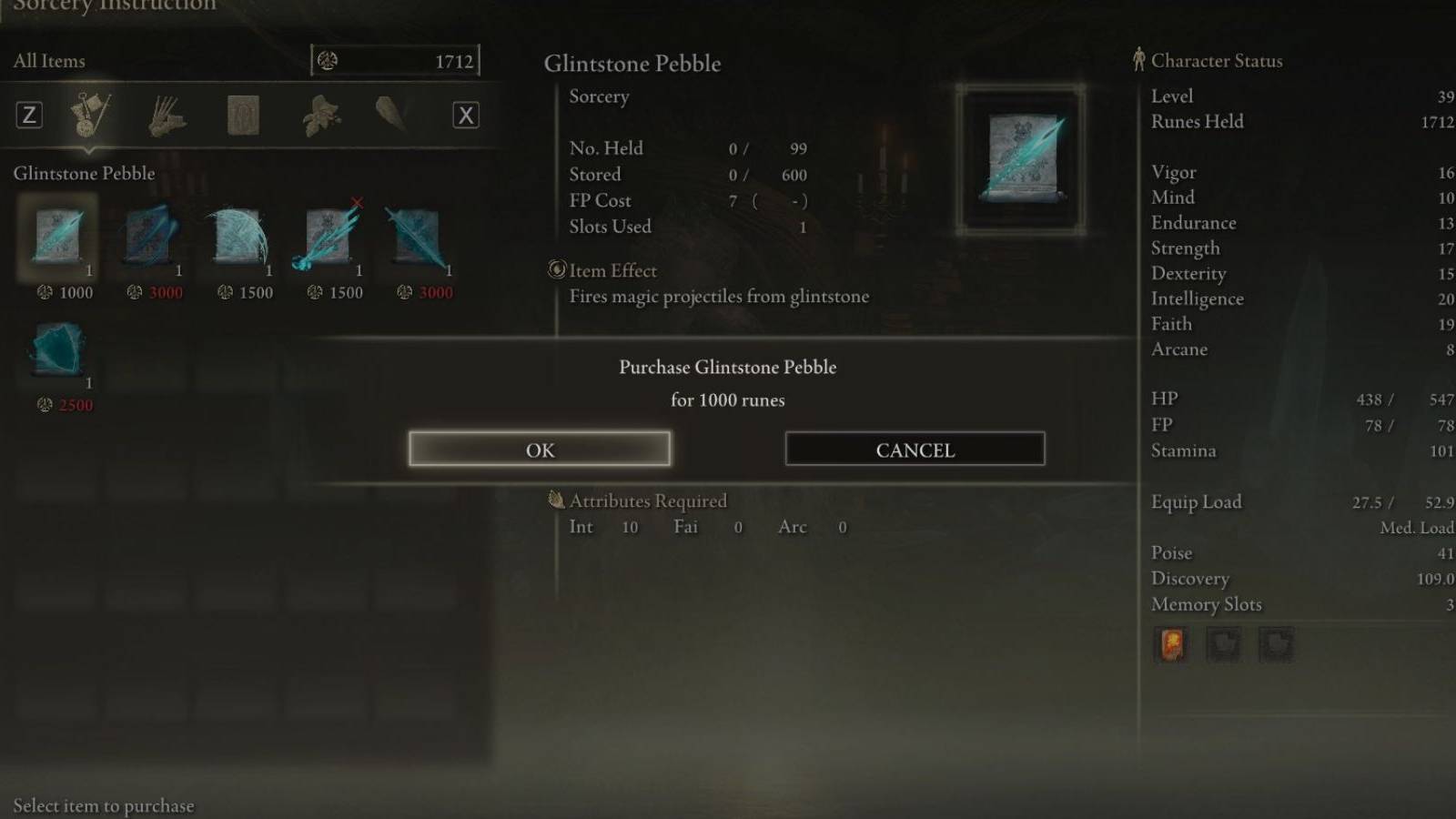
Task: Cancel the Glintstone Pebble purchase
Action: pos(914,449)
